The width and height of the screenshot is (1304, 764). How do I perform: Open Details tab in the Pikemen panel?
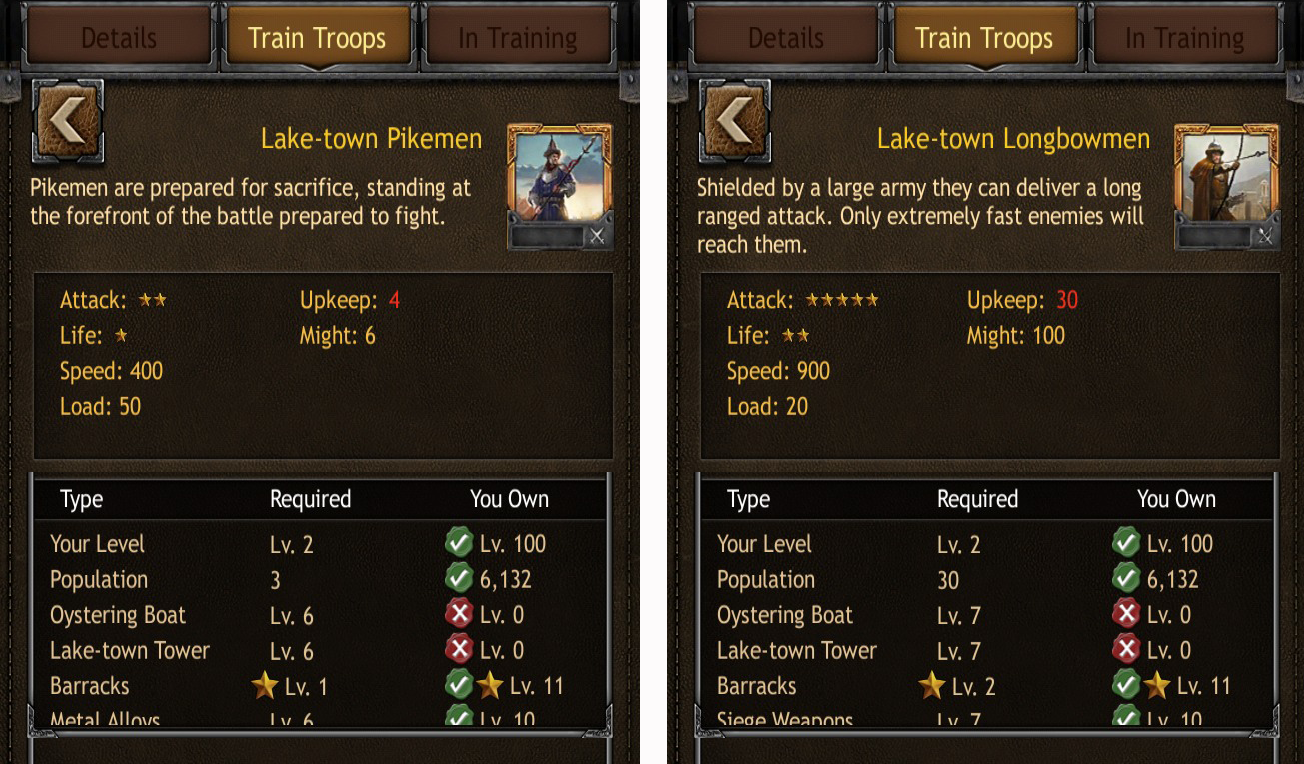pos(118,38)
